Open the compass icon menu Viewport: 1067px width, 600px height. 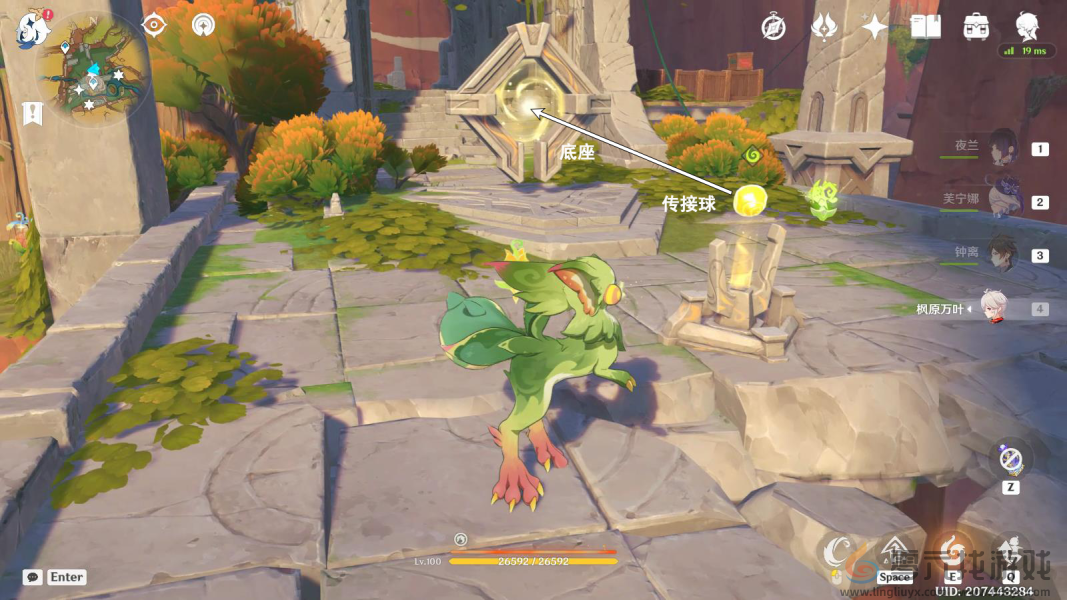(x=773, y=27)
